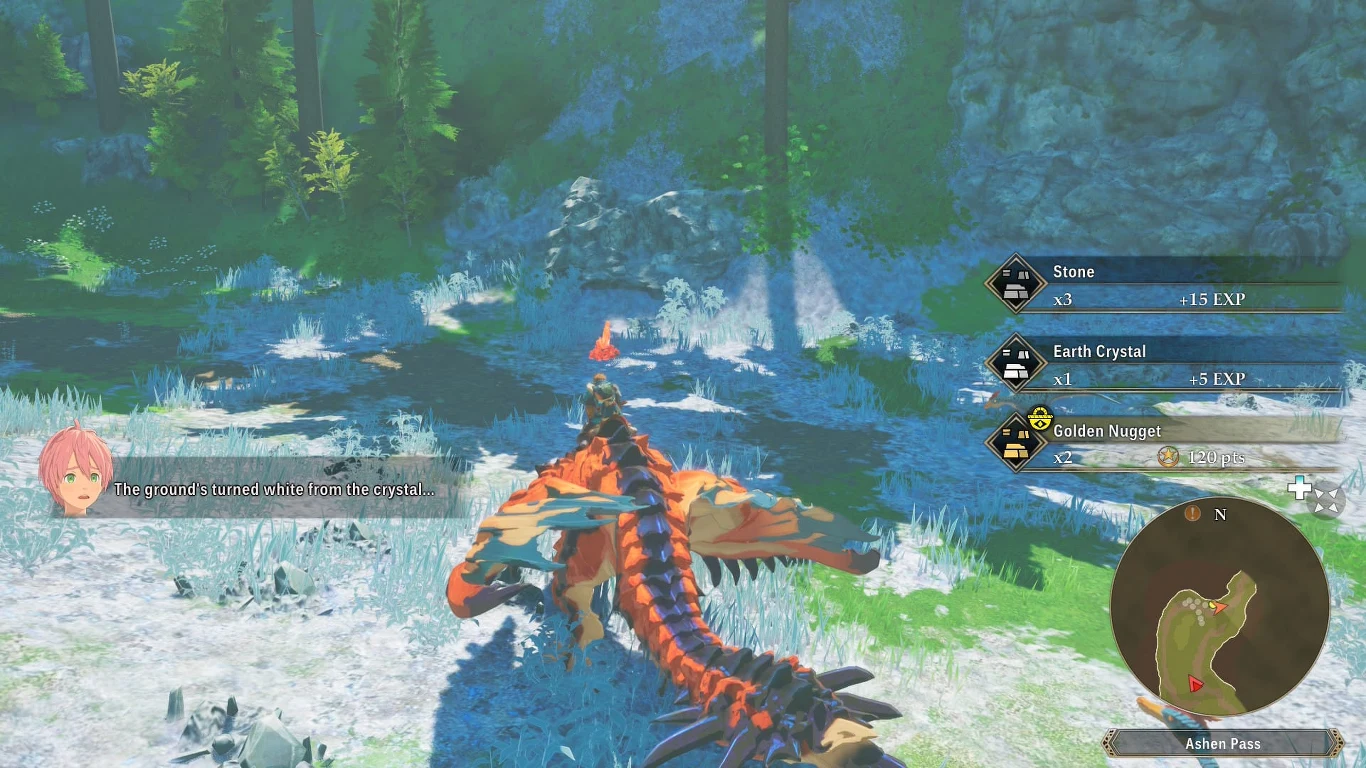Select the Golden Nugget item icon
Viewport: 1366px width, 768px height.
click(1016, 442)
